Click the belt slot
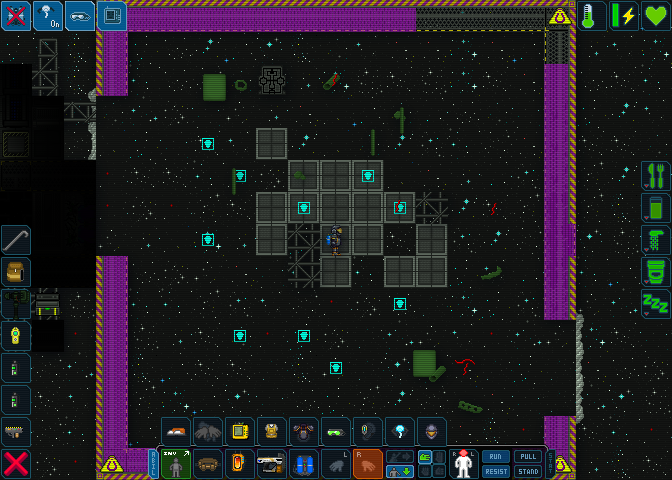The height and width of the screenshot is (480, 672). click(208, 464)
